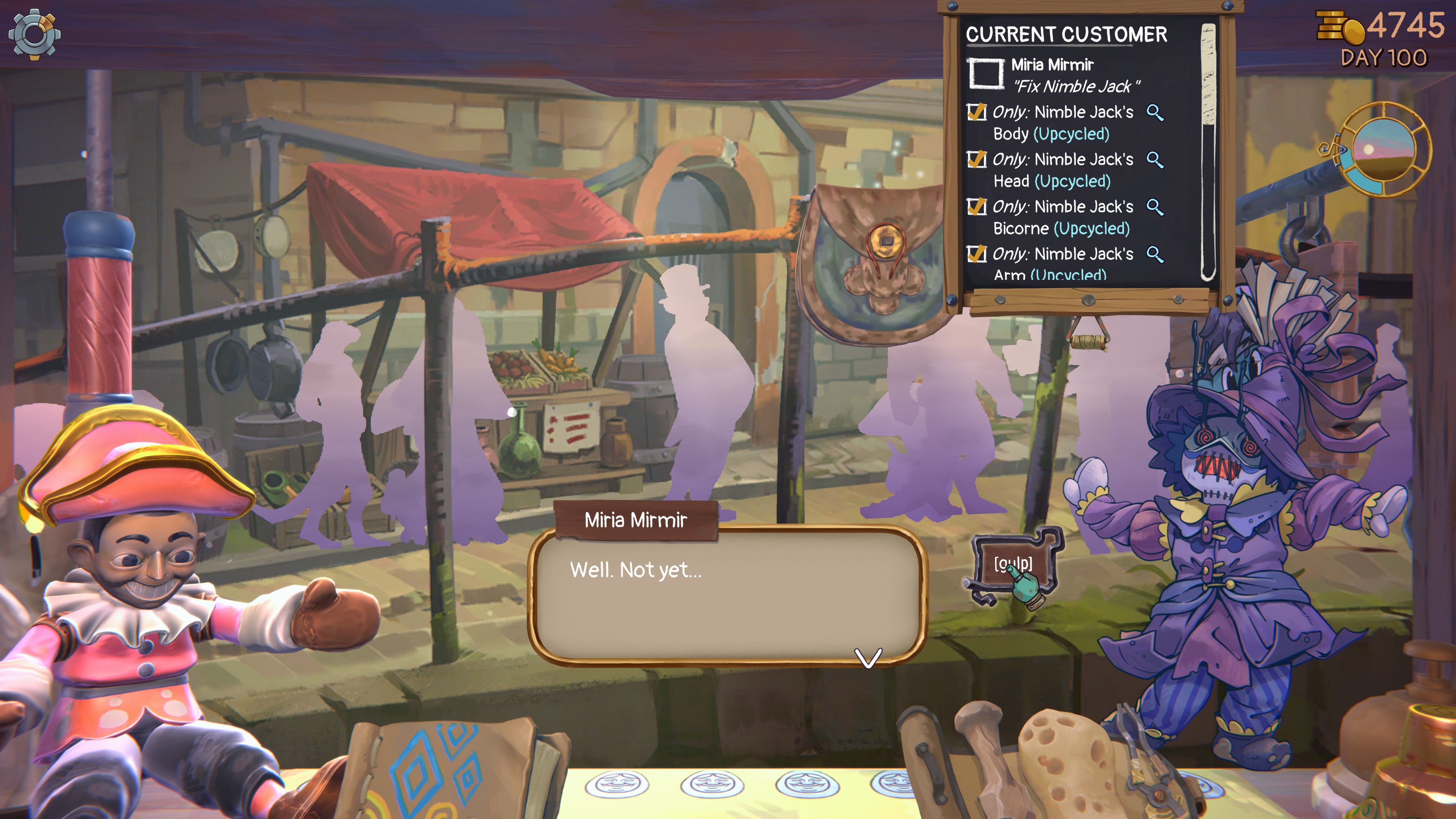This screenshot has height=819, width=1456.
Task: Click the customer checklist scrollbar
Action: (x=1208, y=152)
